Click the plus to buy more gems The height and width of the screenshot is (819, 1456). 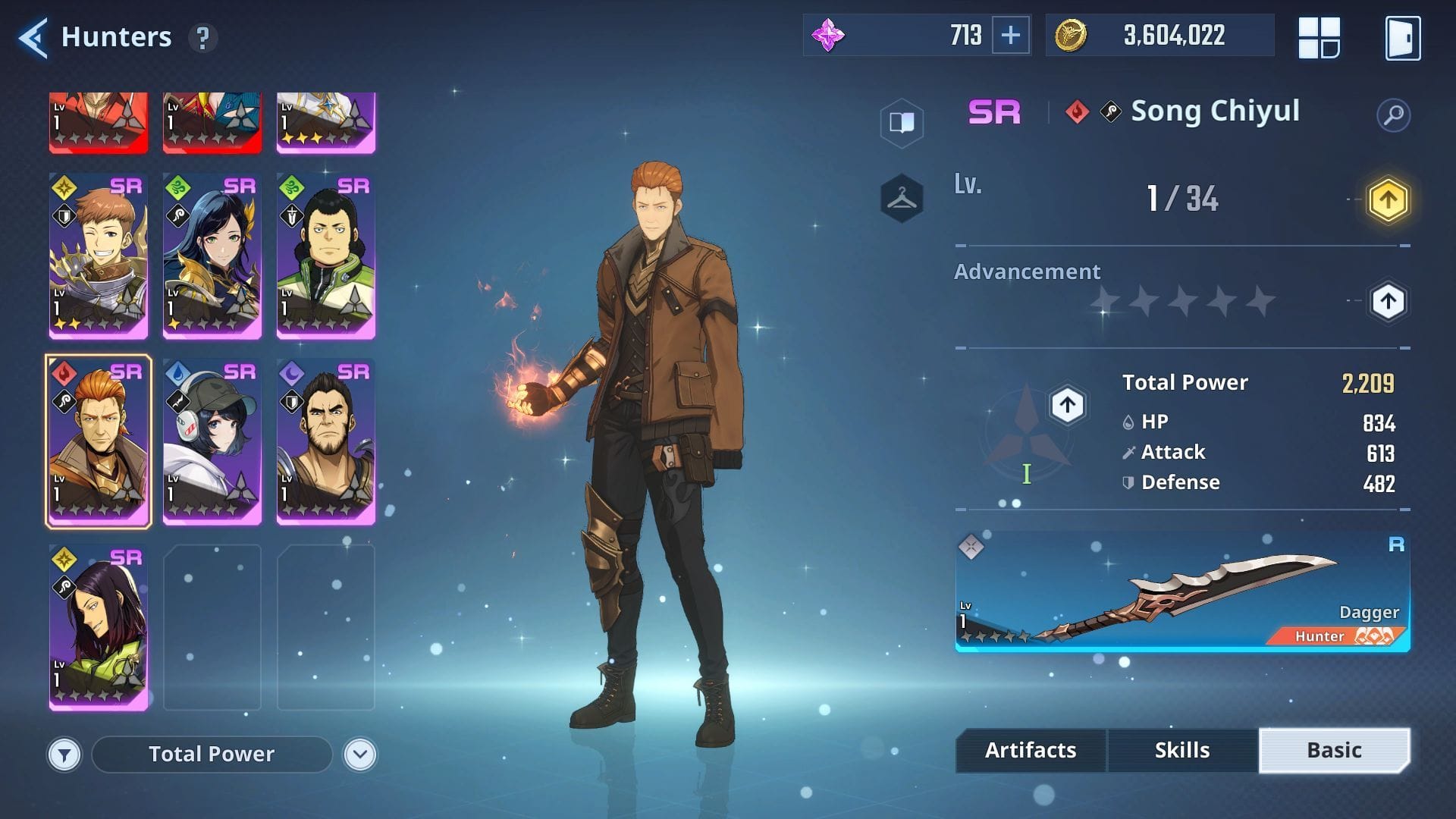point(1010,35)
